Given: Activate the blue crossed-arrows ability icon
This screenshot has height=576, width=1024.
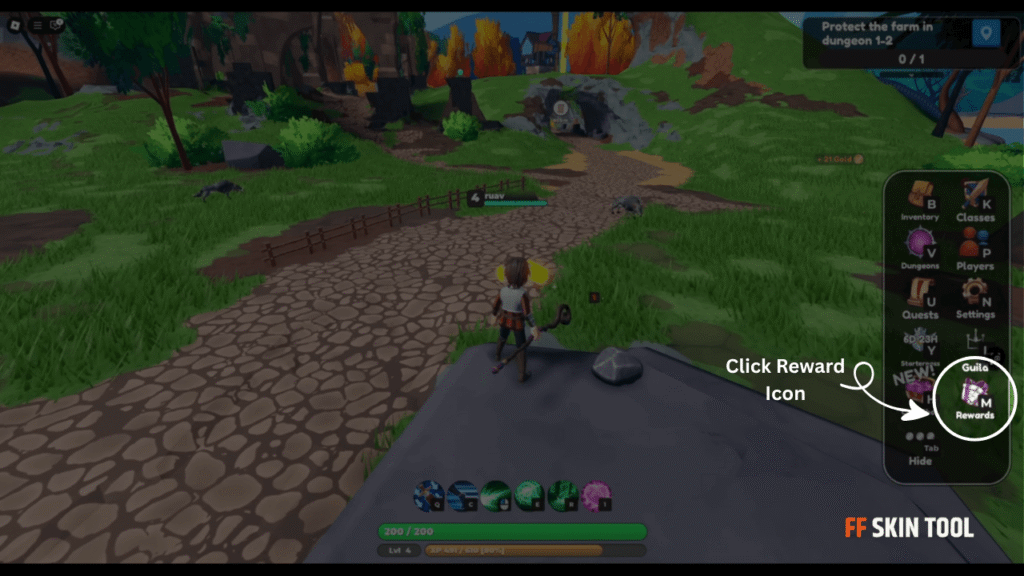Looking at the screenshot, I should pos(430,495).
